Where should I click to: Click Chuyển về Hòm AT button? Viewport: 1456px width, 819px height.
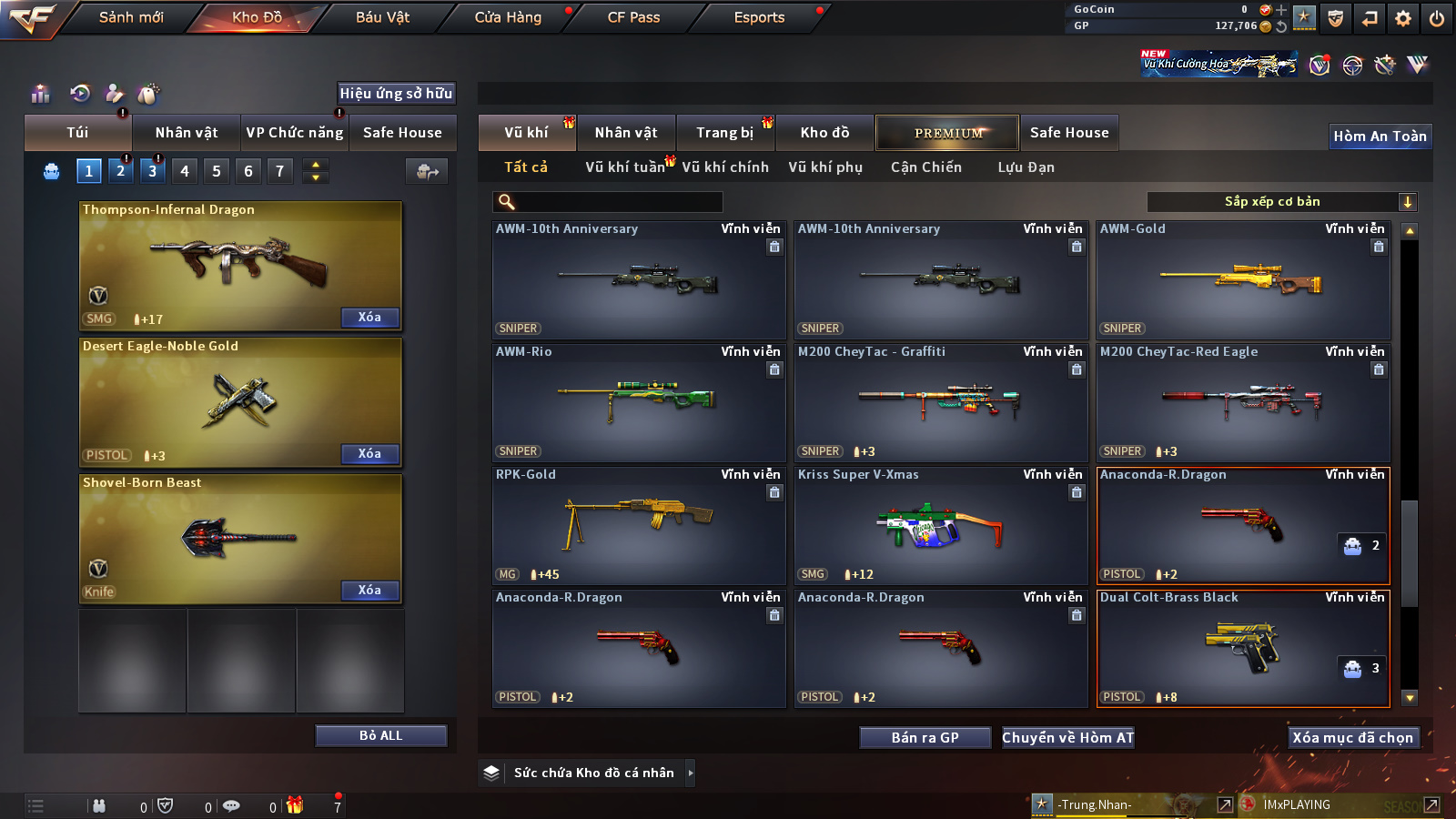tap(1068, 738)
